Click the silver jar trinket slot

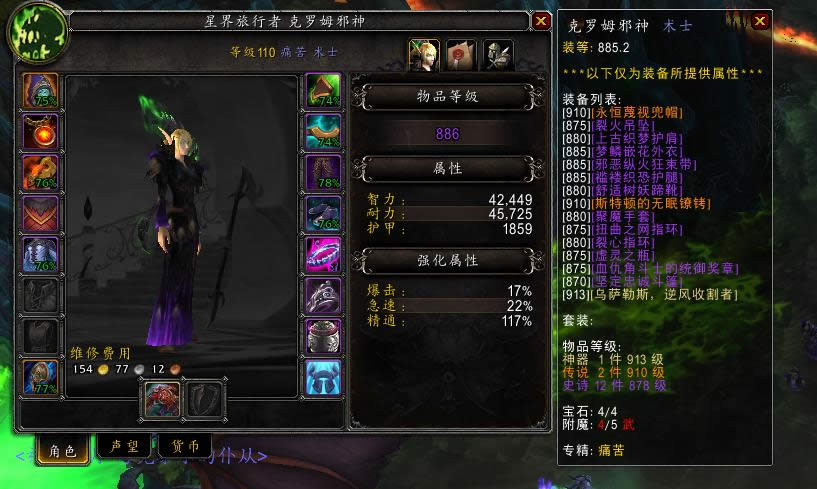tap(323, 336)
